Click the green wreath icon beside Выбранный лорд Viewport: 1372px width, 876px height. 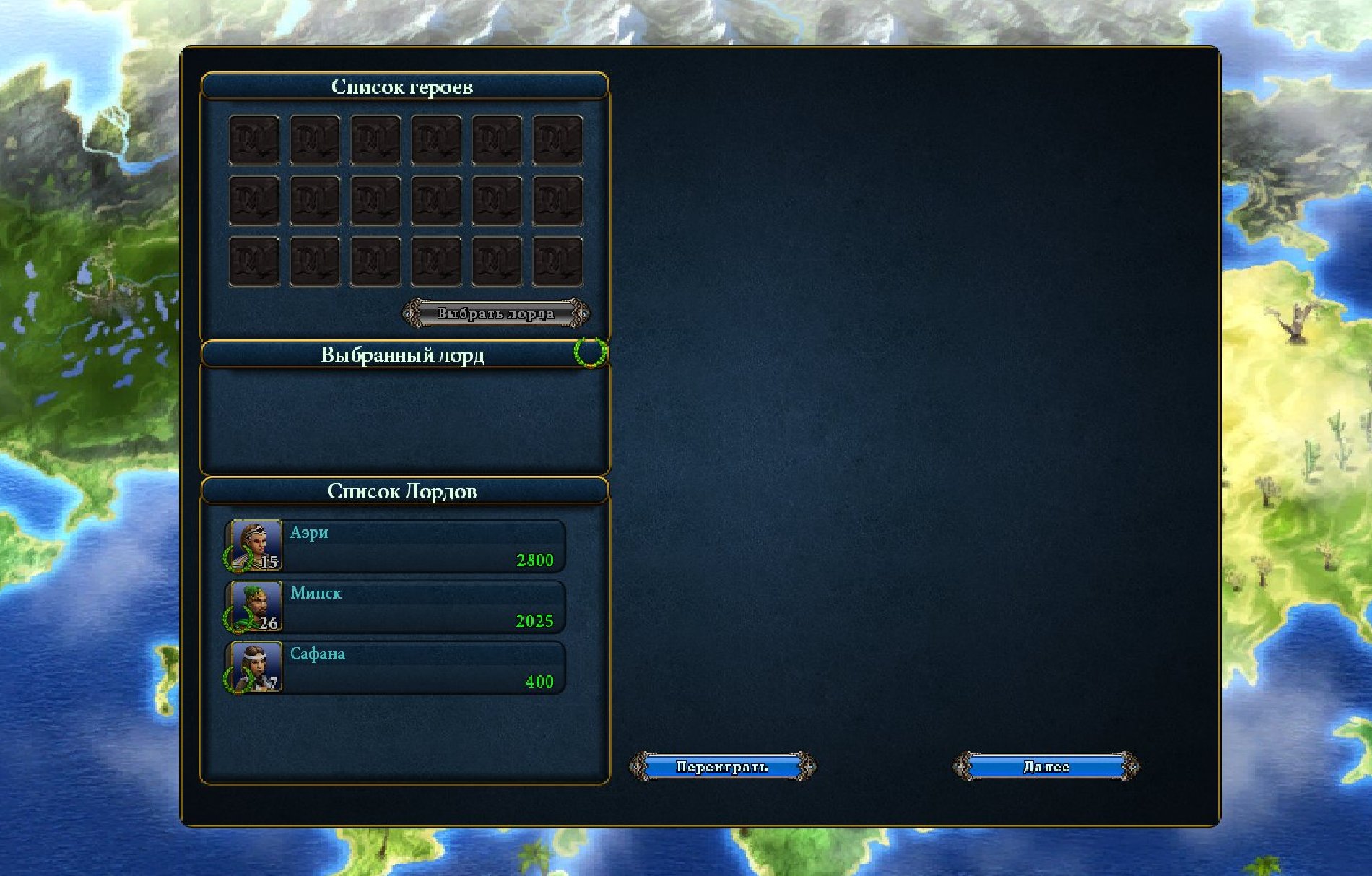coord(589,353)
